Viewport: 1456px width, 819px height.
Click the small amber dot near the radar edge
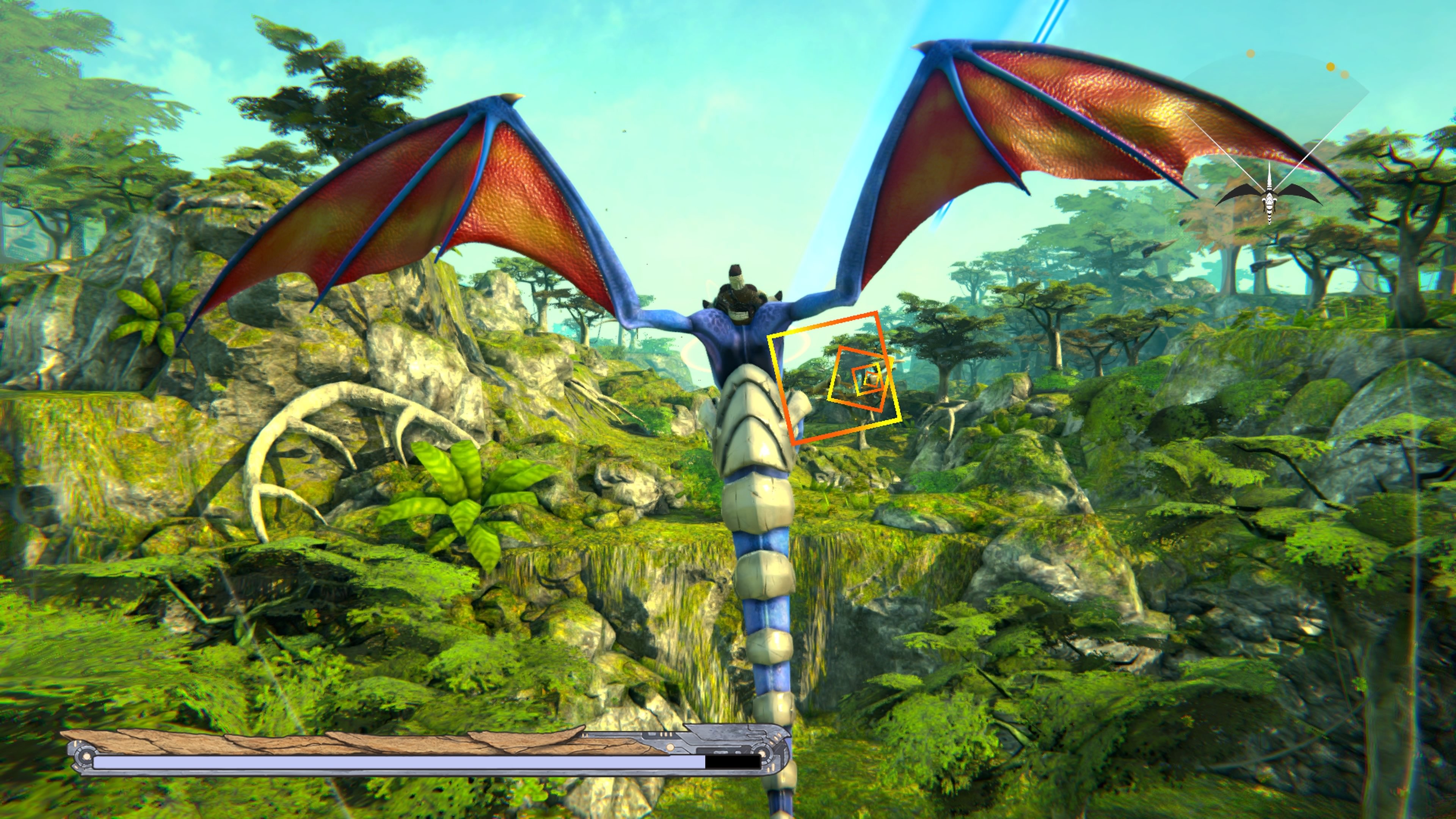[1345, 75]
